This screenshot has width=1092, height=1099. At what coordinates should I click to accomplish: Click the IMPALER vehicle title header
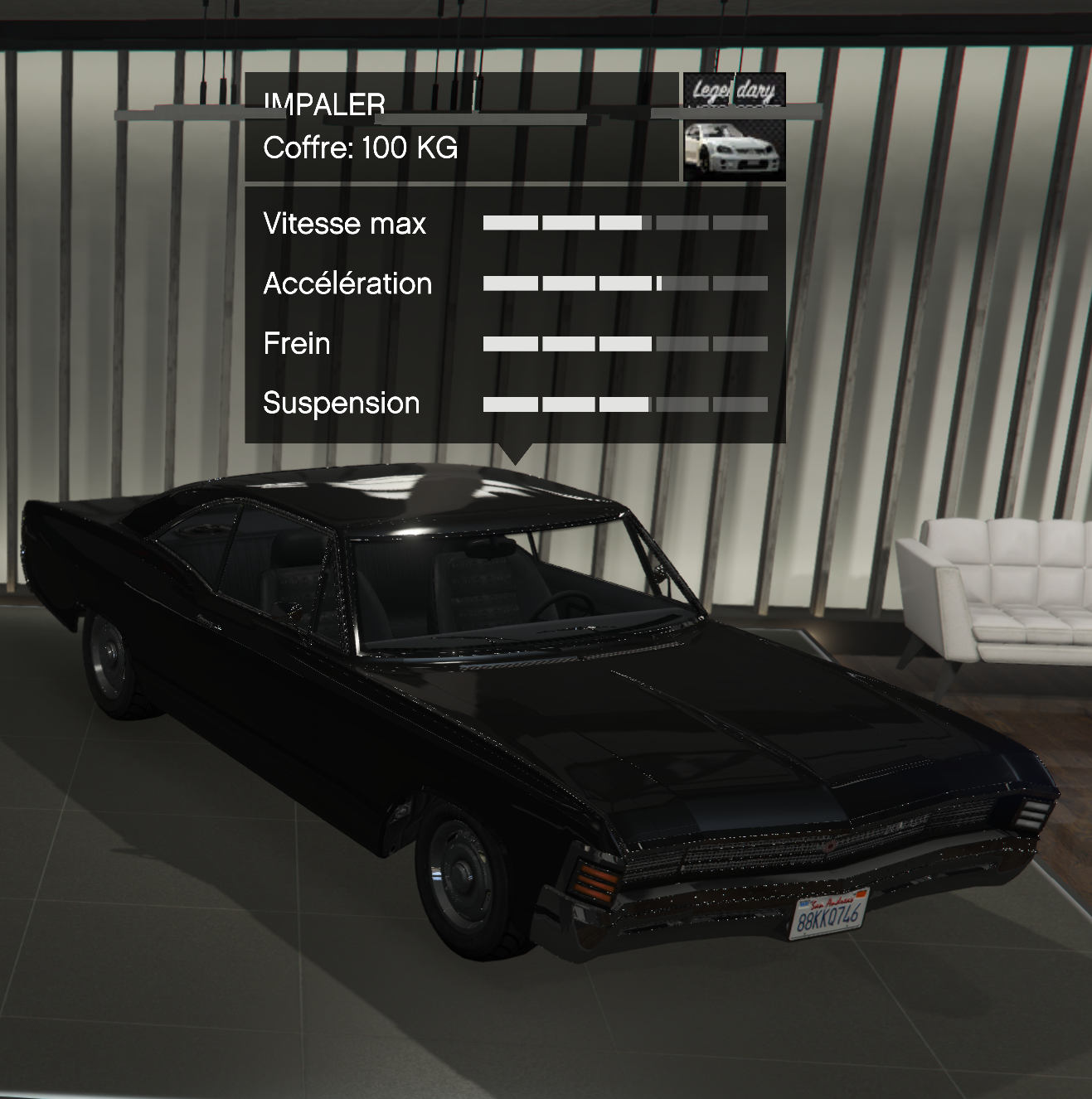point(324,104)
